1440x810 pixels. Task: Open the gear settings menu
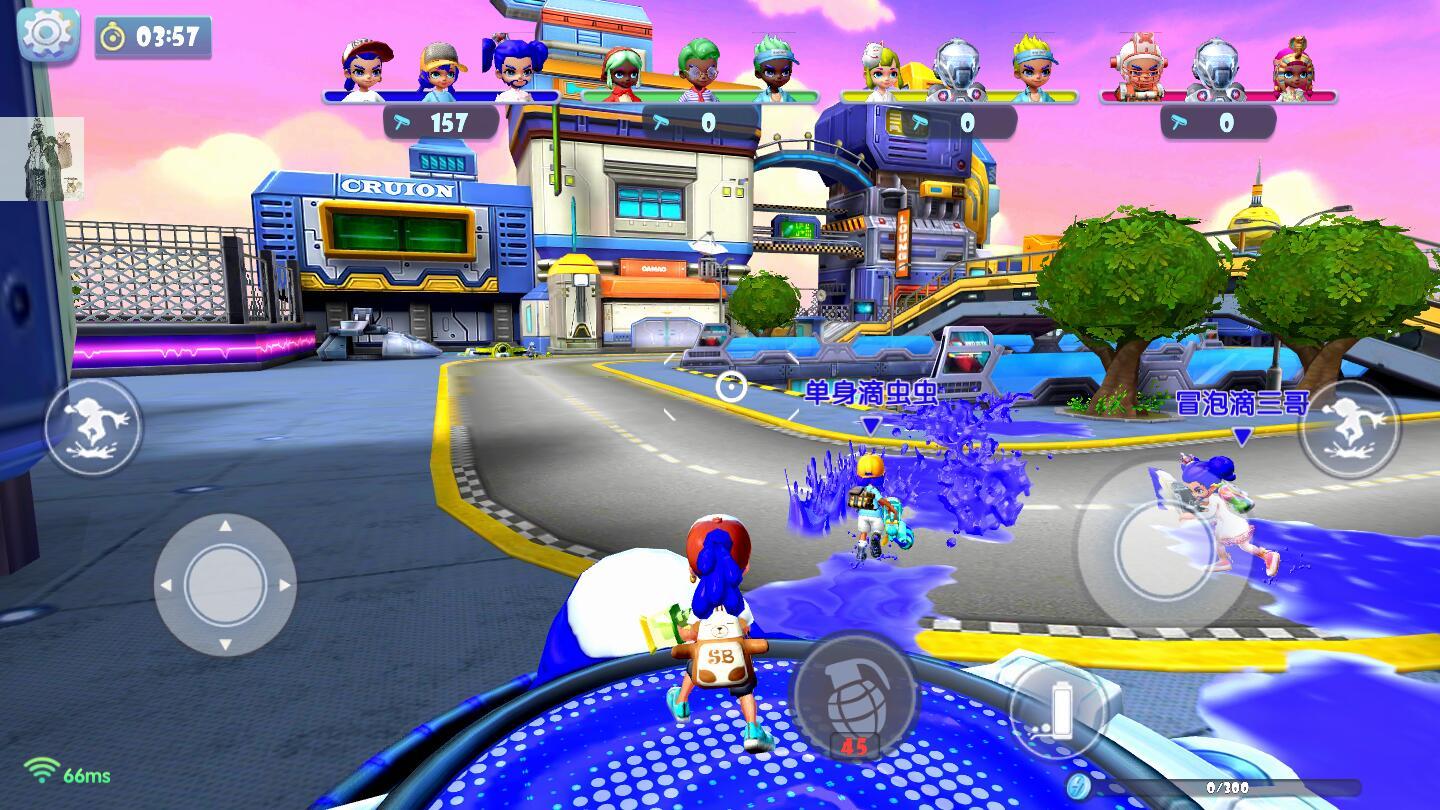tap(47, 35)
